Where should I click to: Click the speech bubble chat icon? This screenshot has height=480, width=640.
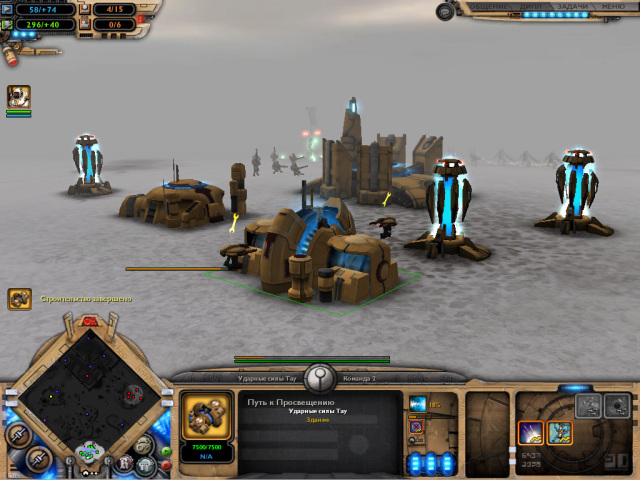pyautogui.click(x=445, y=11)
